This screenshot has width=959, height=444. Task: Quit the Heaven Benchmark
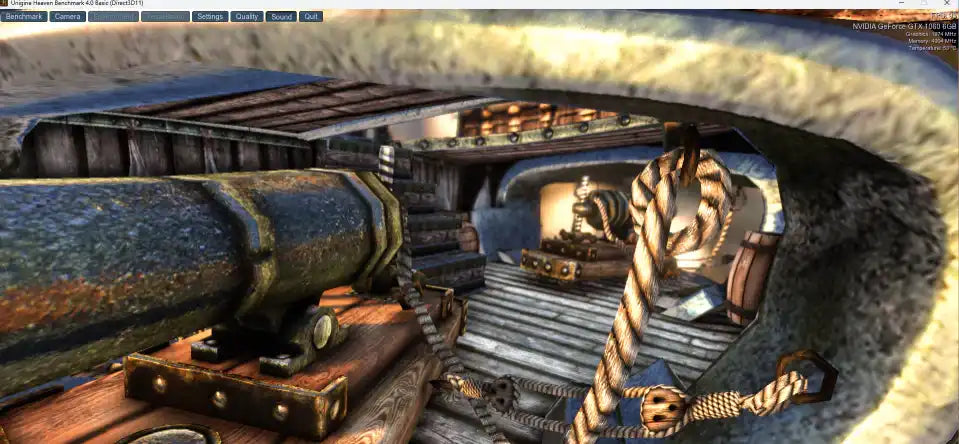[311, 17]
